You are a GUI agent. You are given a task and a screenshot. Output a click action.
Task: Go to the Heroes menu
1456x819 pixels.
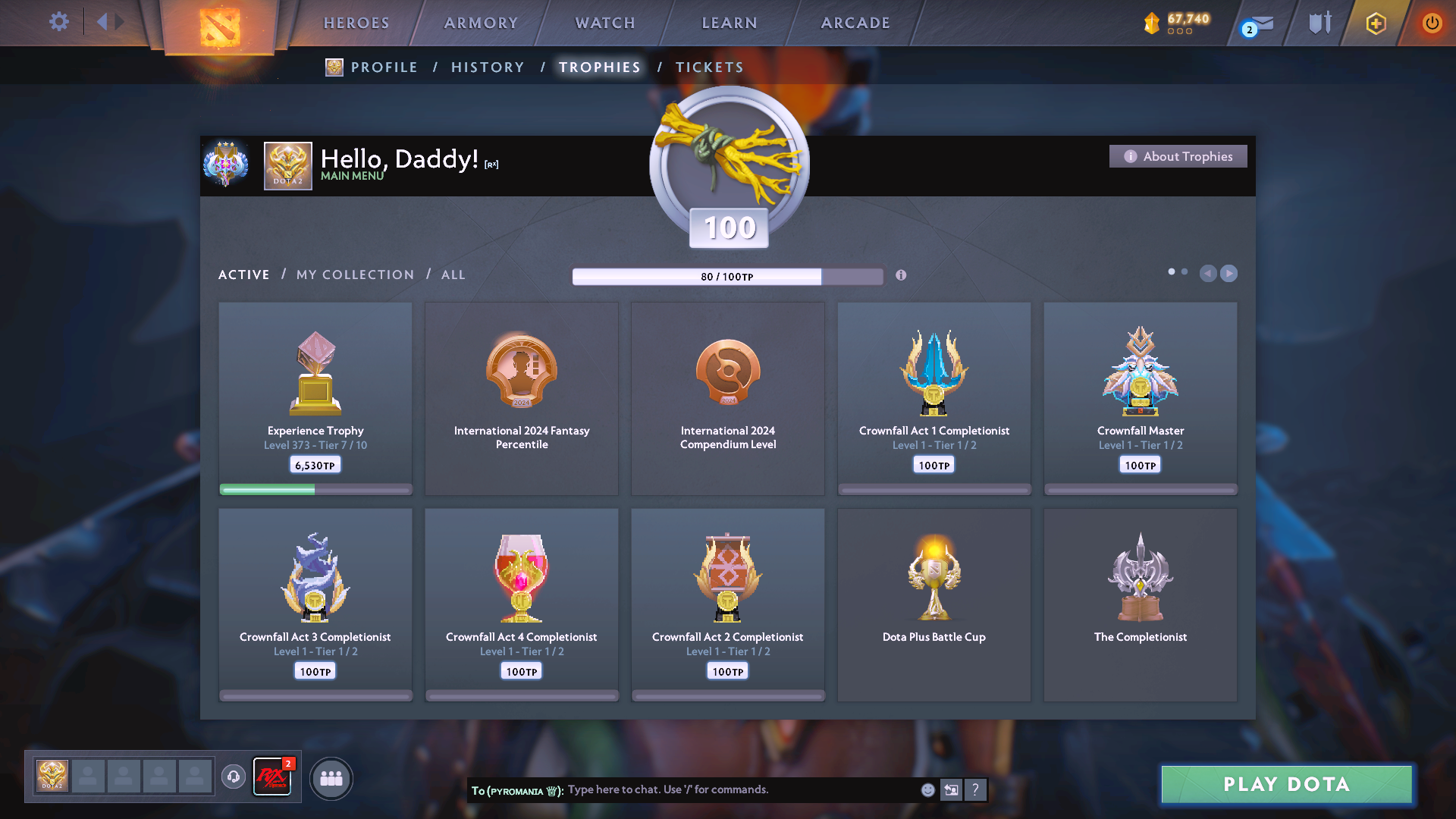(356, 23)
